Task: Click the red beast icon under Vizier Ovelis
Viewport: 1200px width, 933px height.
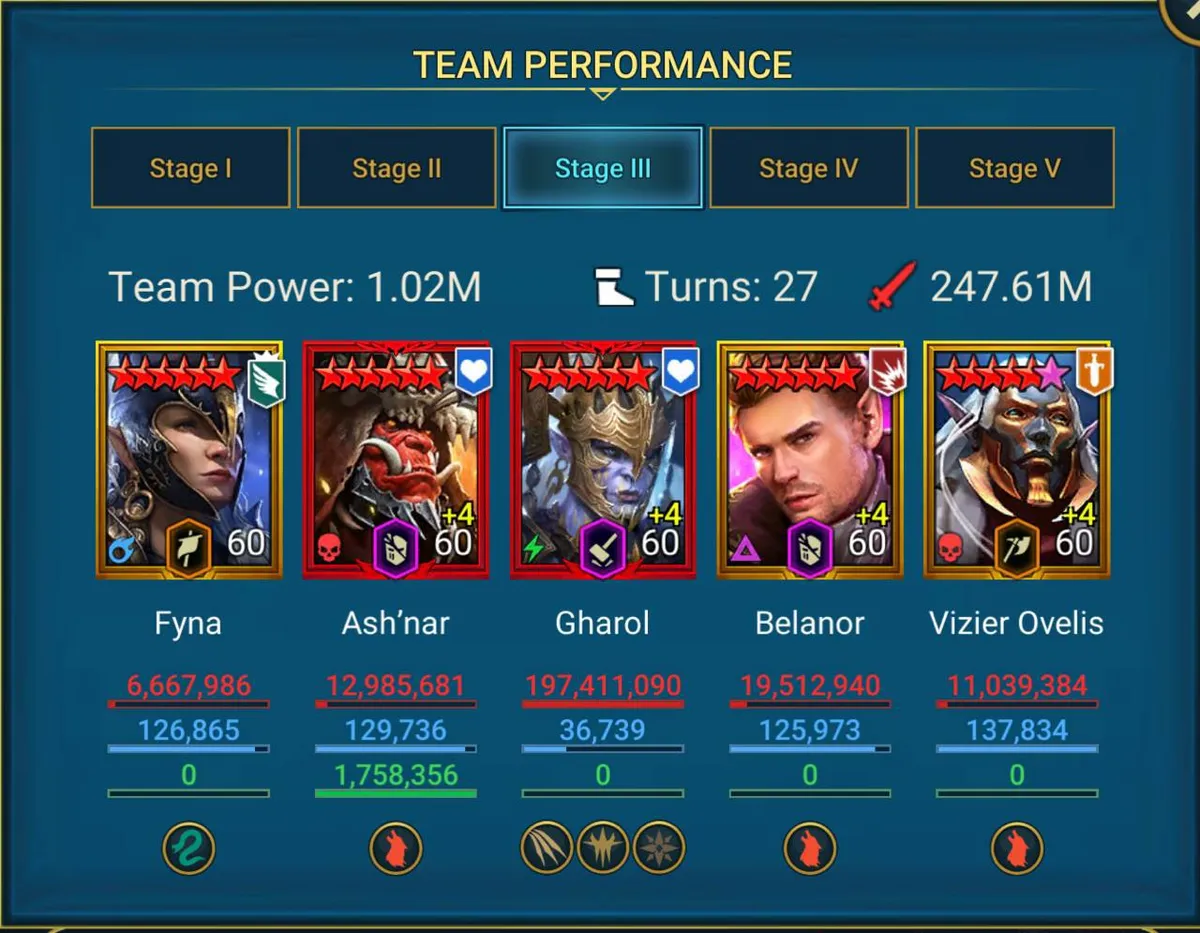Action: (1017, 849)
